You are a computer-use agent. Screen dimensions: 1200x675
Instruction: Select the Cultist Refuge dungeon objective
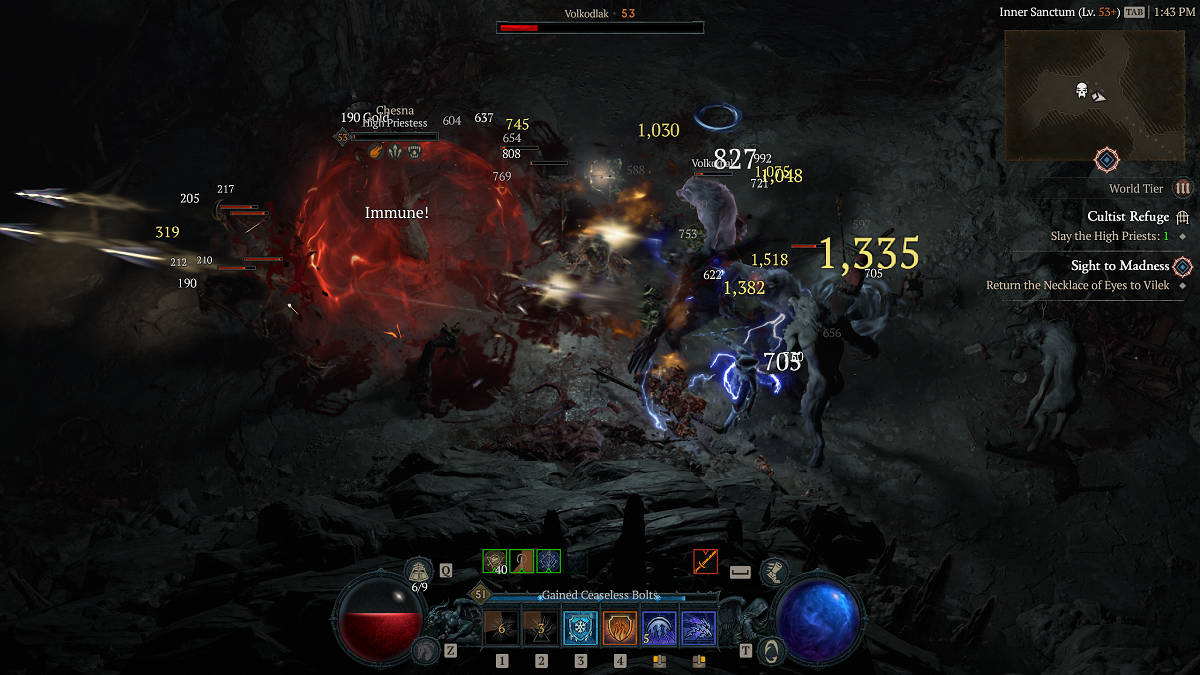1127,217
